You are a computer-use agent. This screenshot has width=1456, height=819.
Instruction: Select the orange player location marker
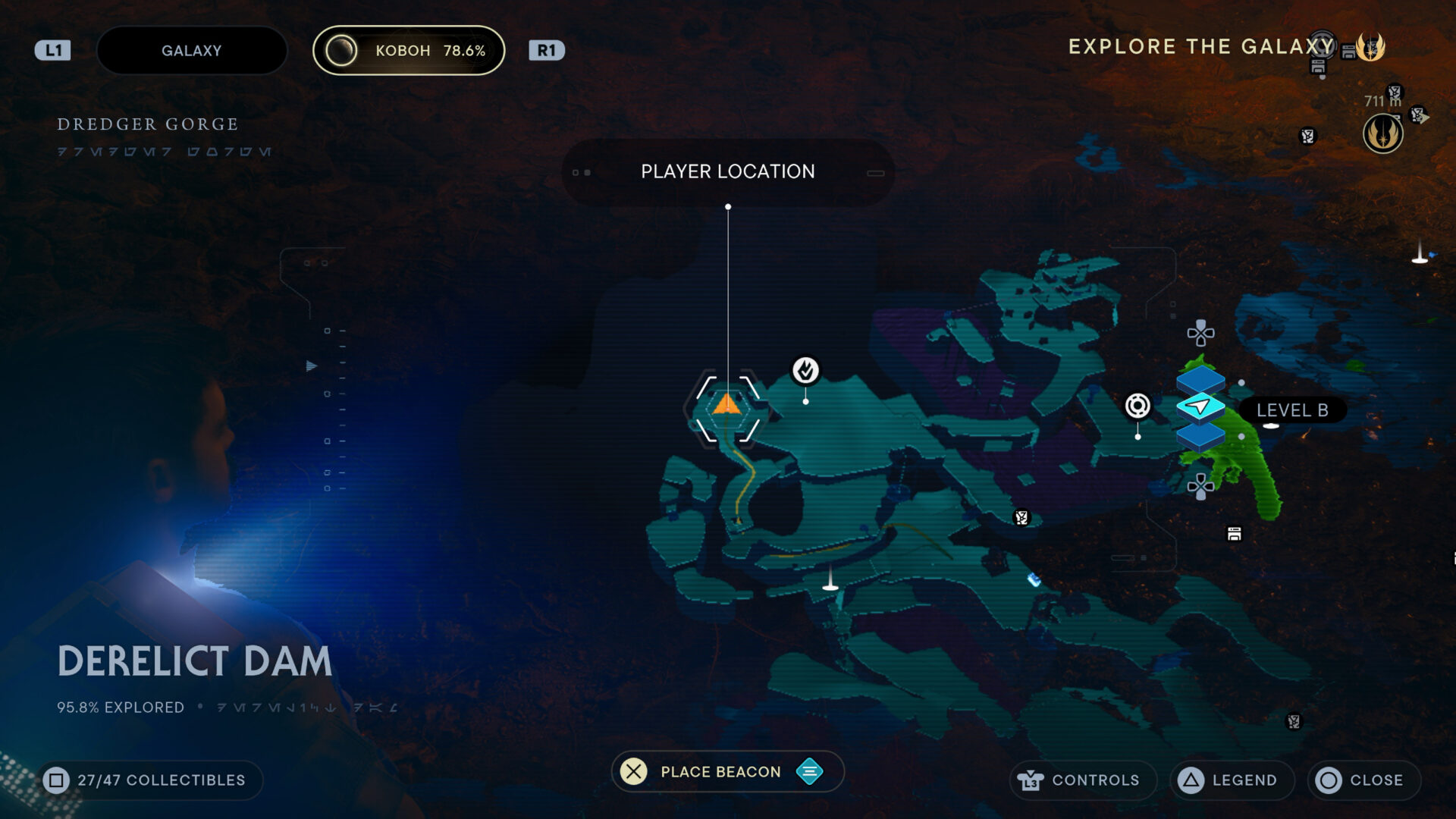[x=726, y=405]
